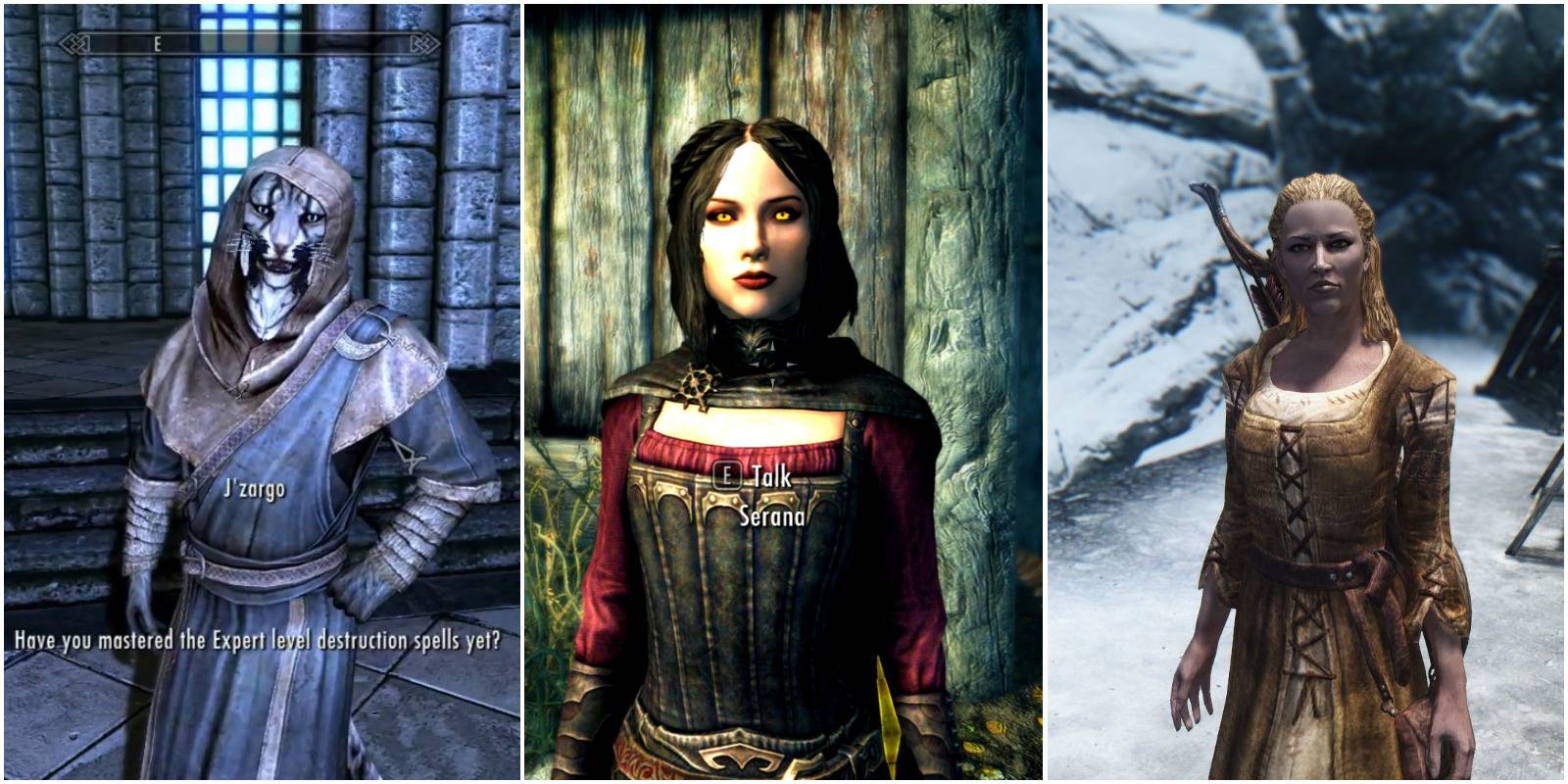
Task: Select the middle Serana panel
Action: tap(784, 392)
